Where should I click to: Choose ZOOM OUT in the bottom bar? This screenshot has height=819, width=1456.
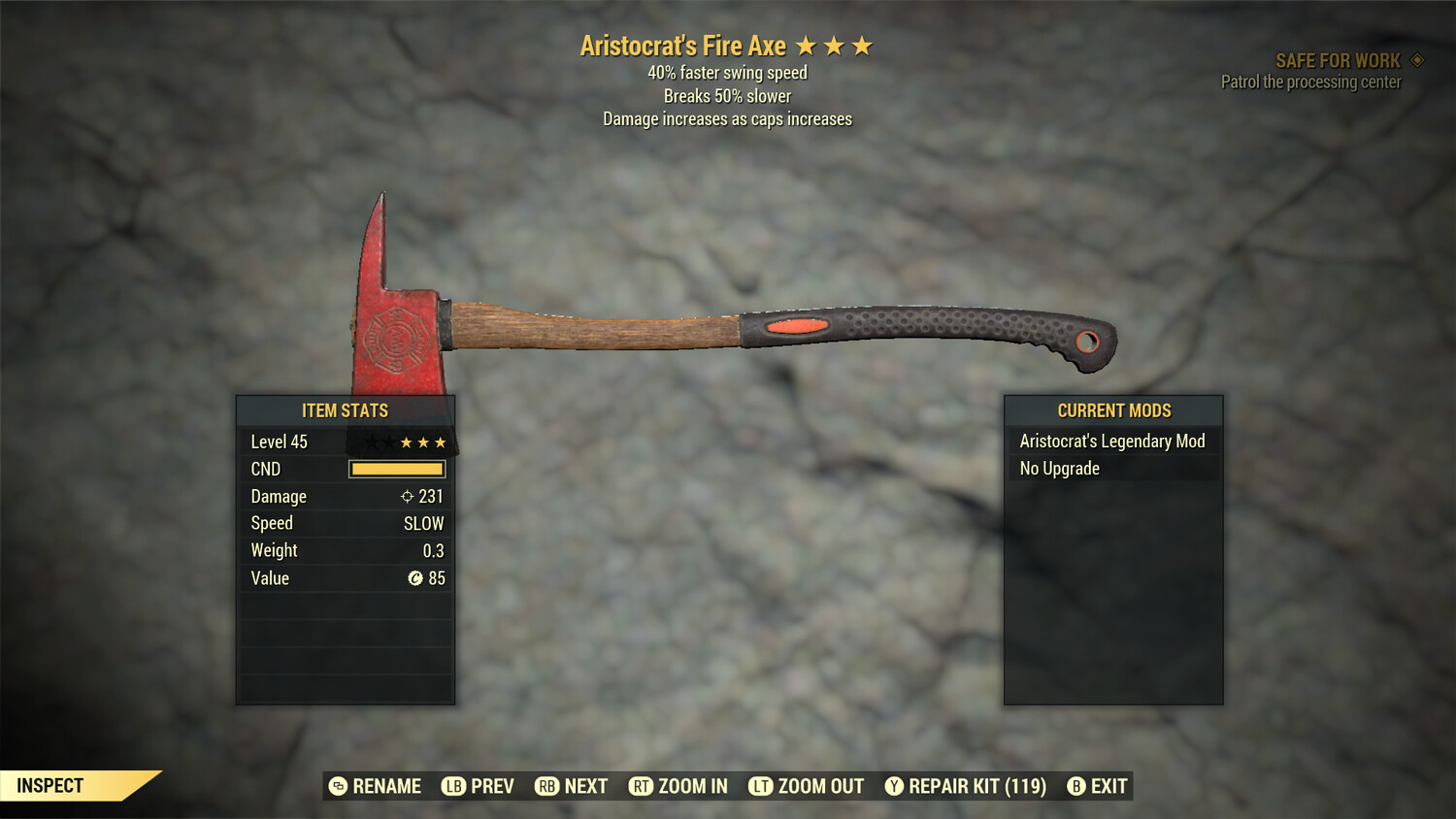807,786
